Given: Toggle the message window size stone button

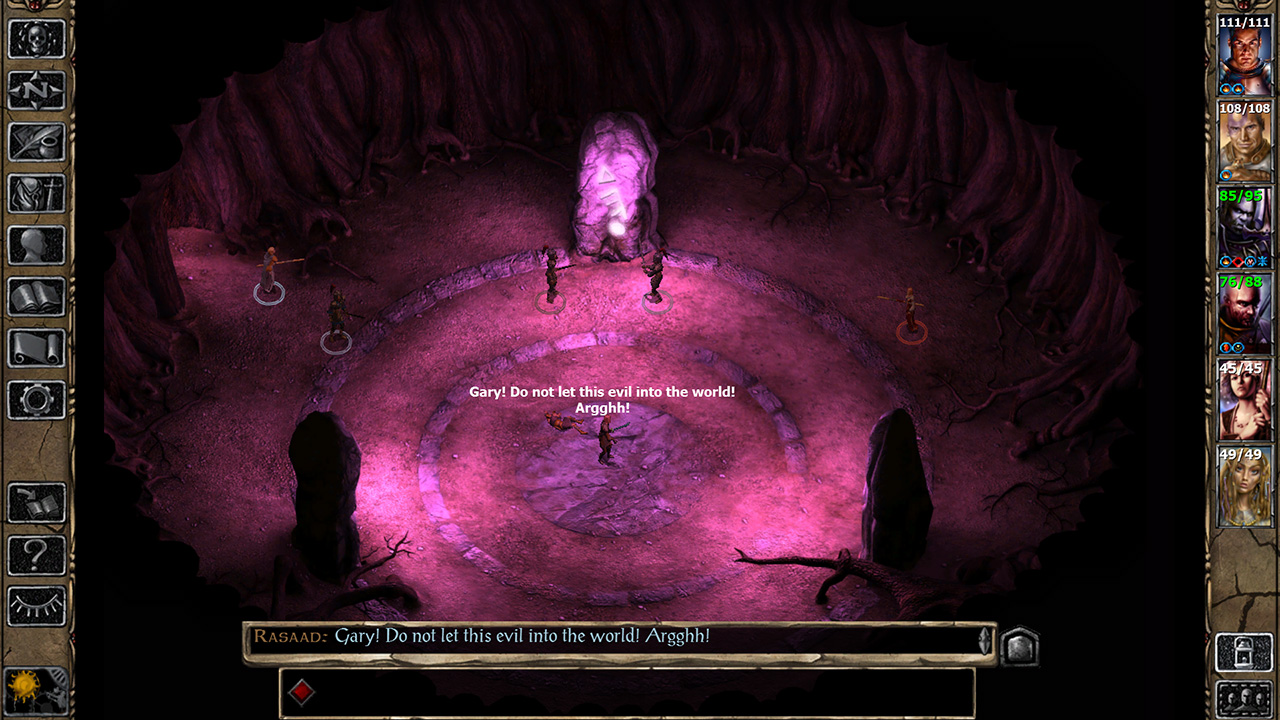Looking at the screenshot, I should point(1020,645).
